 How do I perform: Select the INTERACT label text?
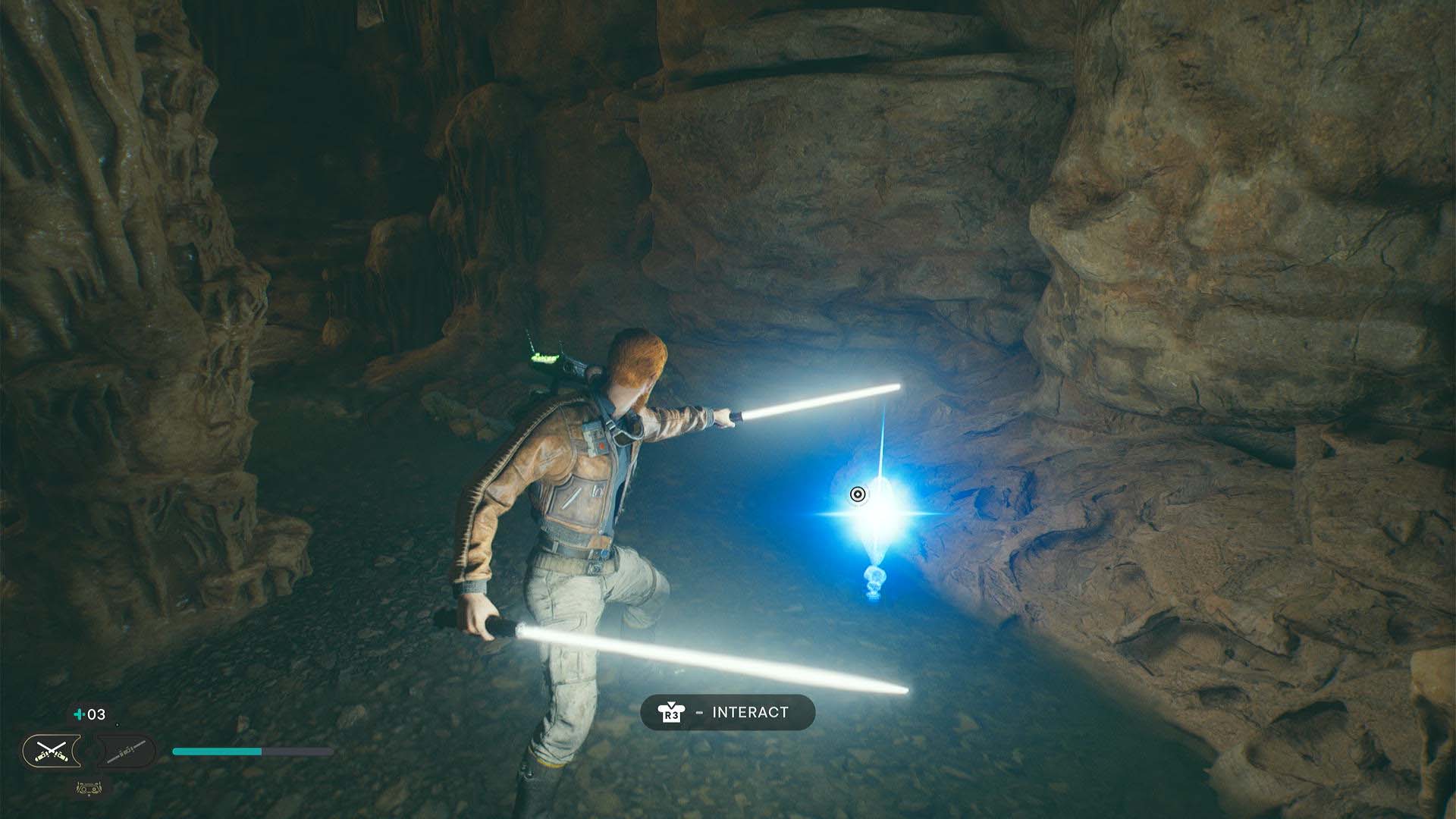[749, 711]
